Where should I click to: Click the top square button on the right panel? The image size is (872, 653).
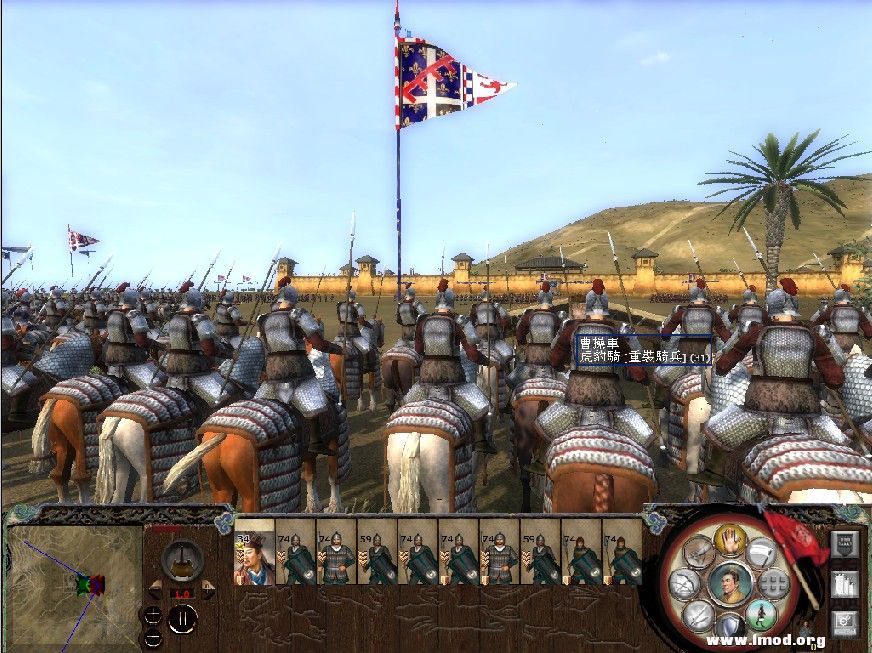point(844,544)
